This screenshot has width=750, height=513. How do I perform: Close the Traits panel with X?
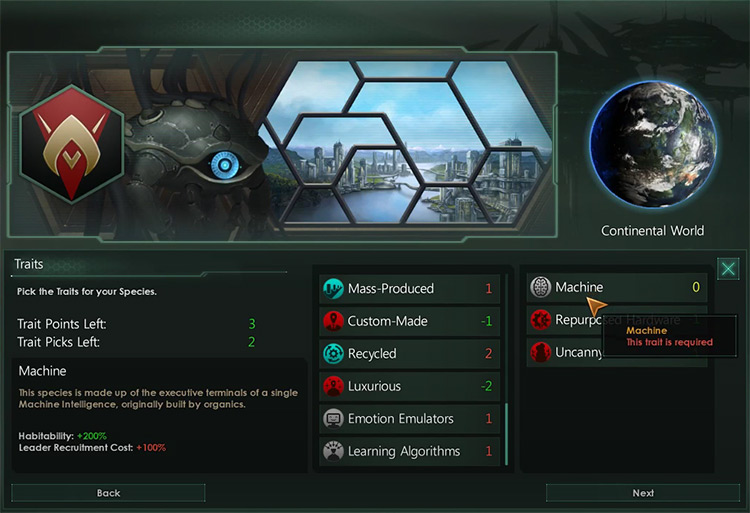728,269
